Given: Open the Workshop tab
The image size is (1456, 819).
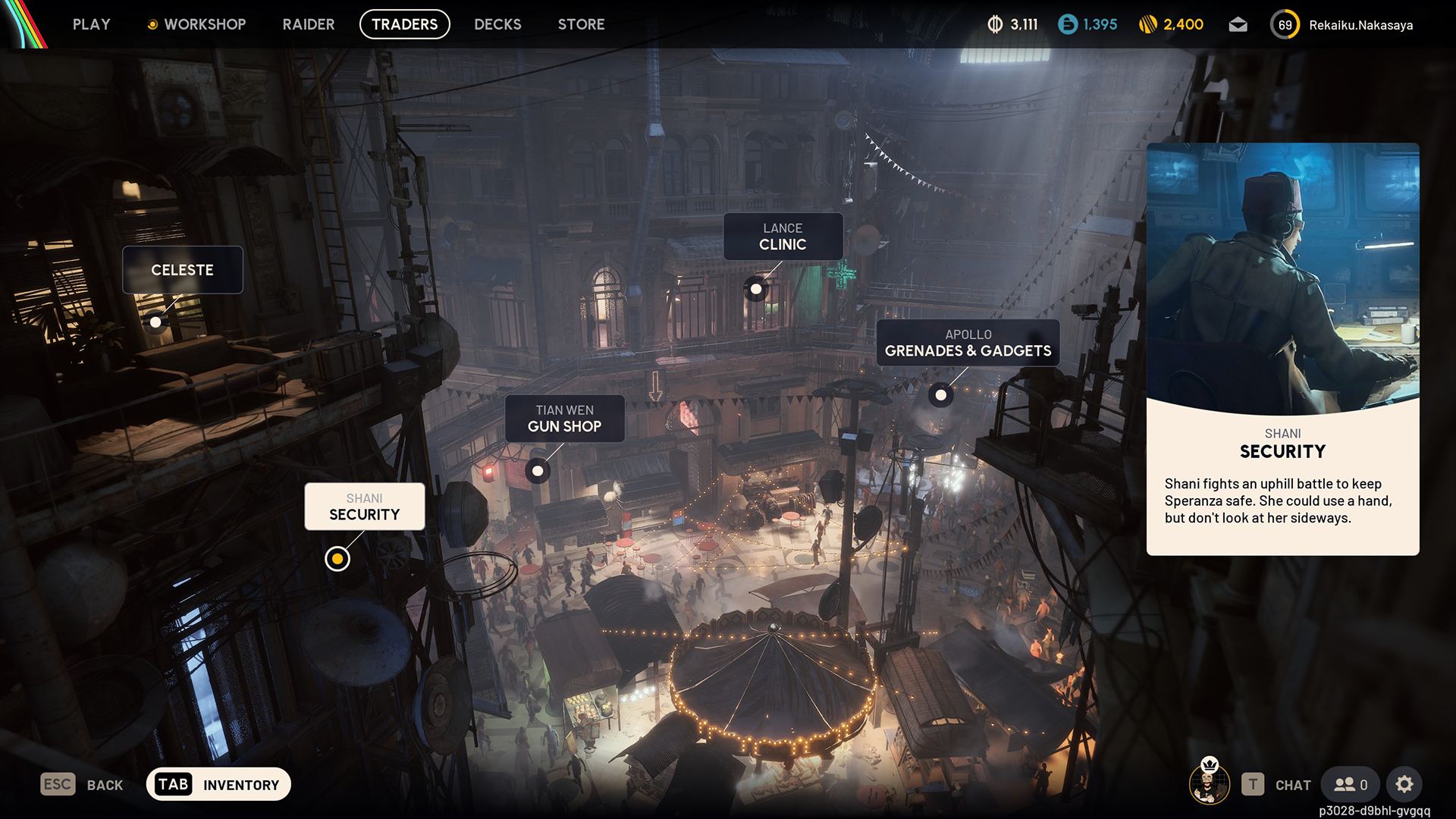Looking at the screenshot, I should [196, 24].
